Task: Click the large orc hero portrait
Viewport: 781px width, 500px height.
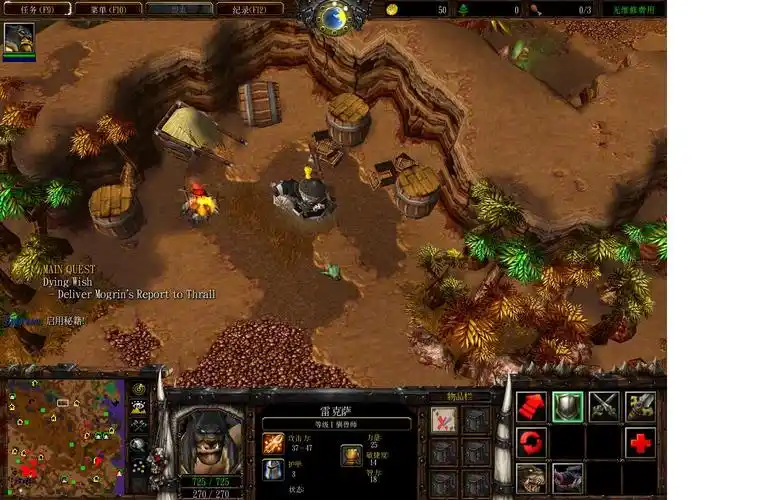Action: 210,438
